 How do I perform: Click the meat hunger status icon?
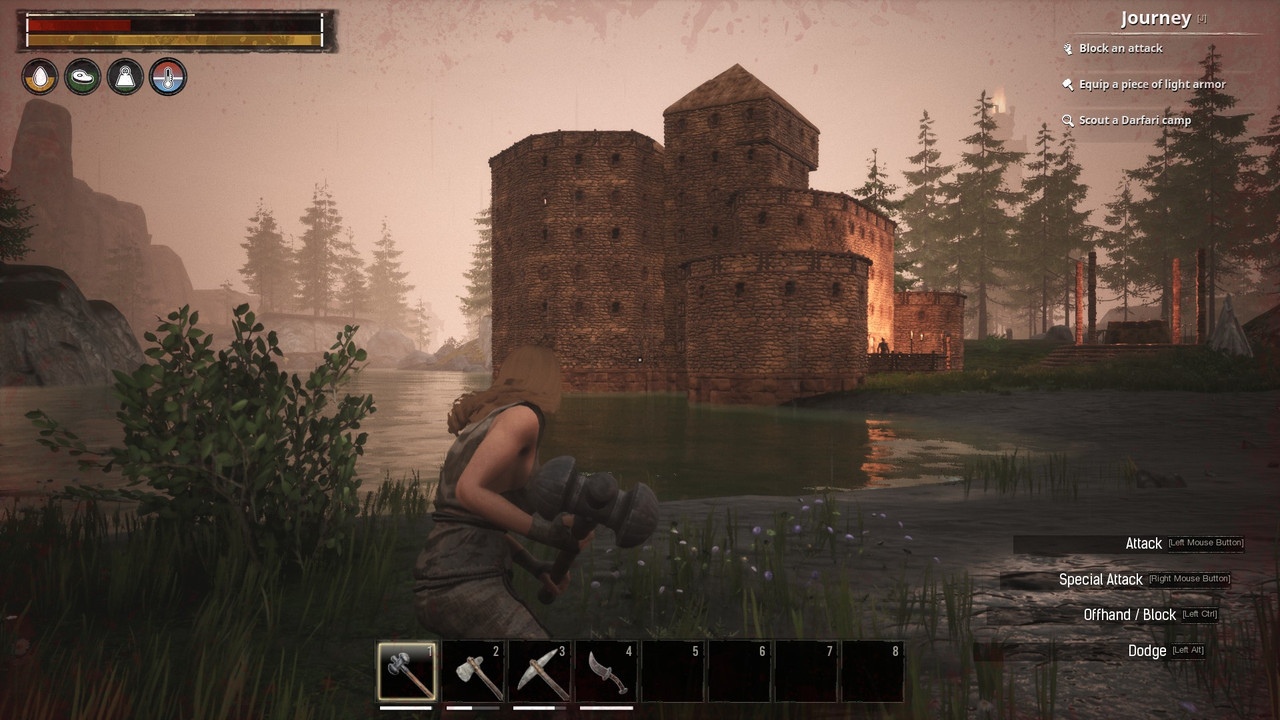[x=83, y=77]
